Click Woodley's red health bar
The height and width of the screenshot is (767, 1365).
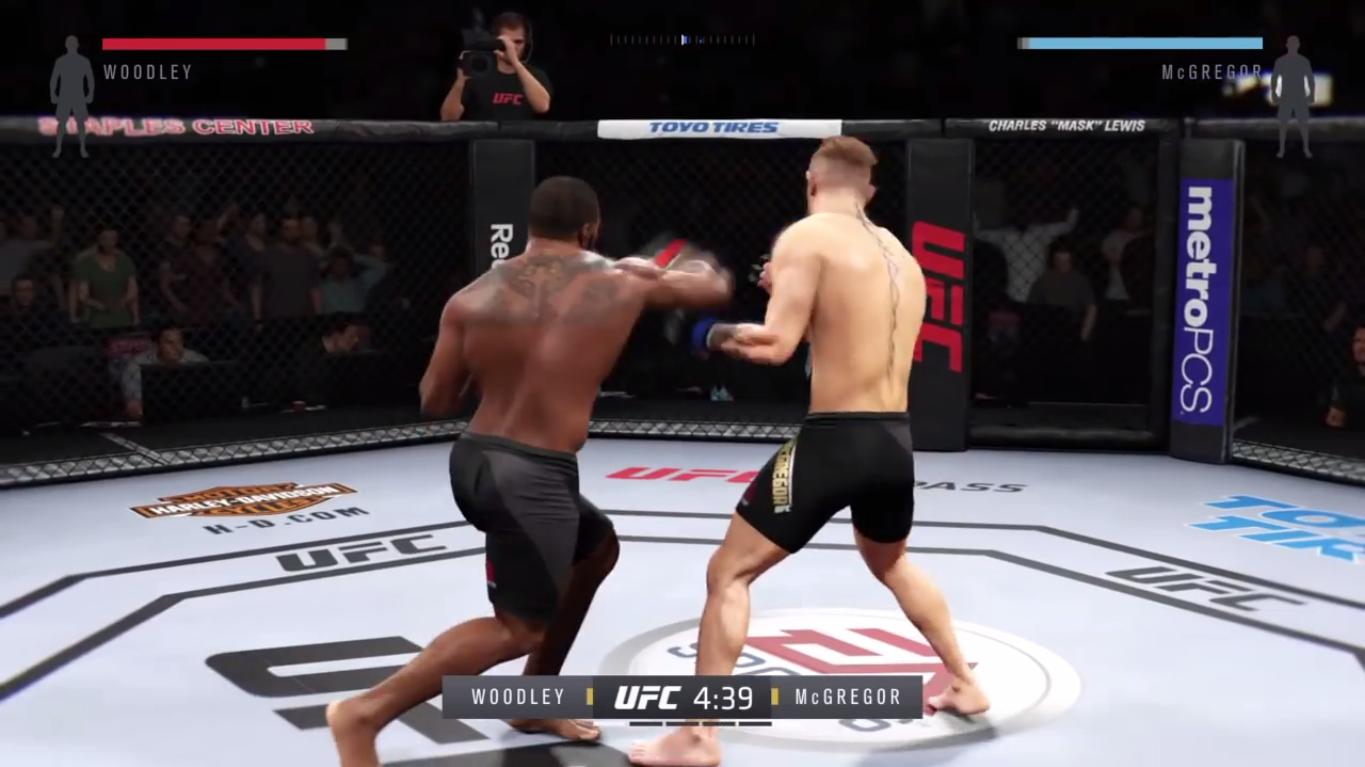[215, 45]
